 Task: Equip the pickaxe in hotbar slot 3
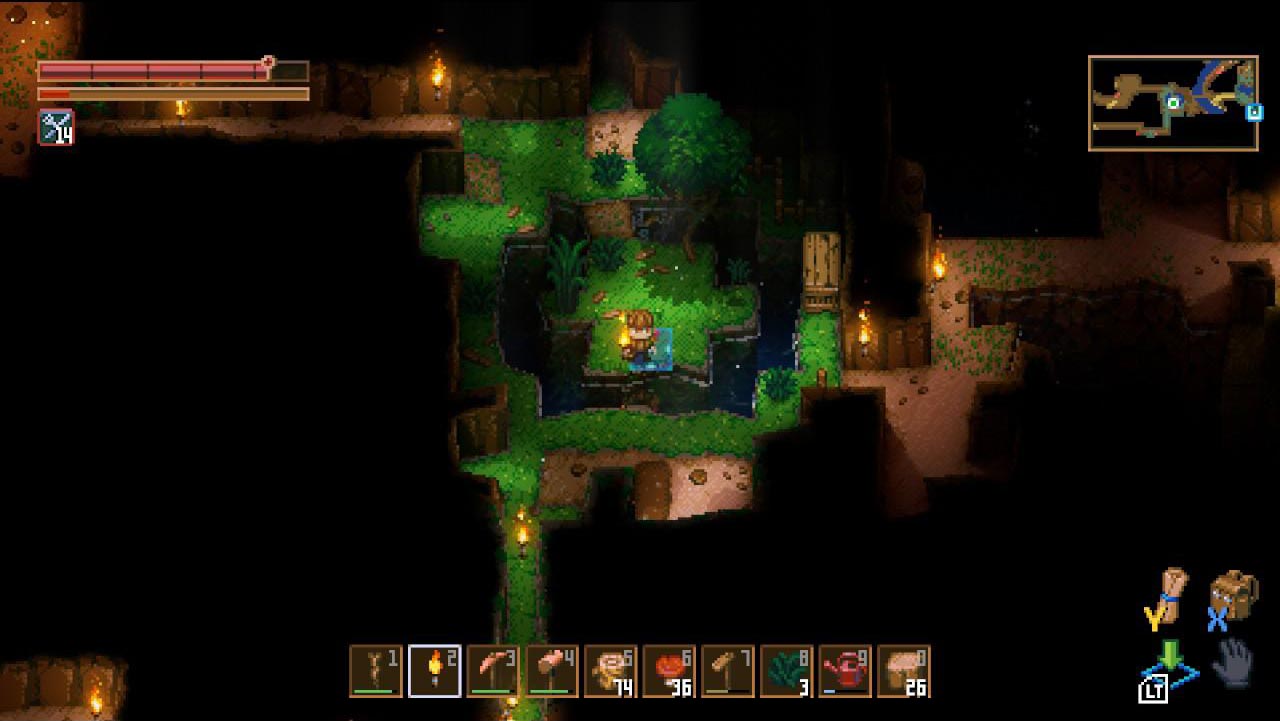coord(493,670)
